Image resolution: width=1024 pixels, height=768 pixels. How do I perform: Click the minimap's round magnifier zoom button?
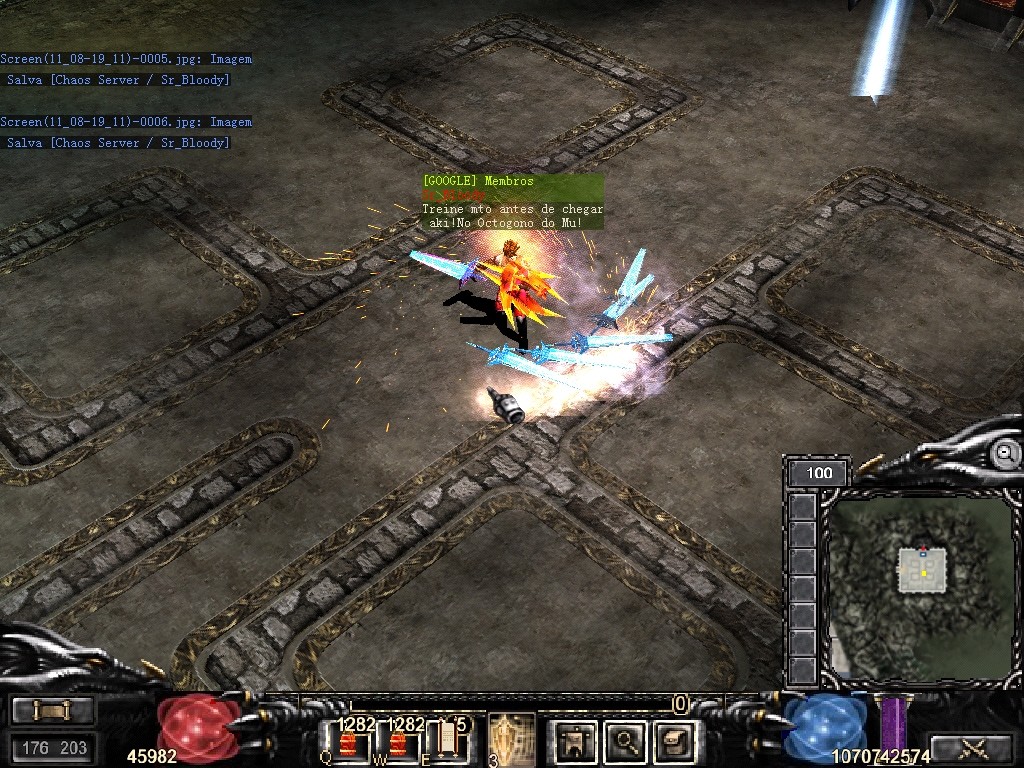point(1003,454)
